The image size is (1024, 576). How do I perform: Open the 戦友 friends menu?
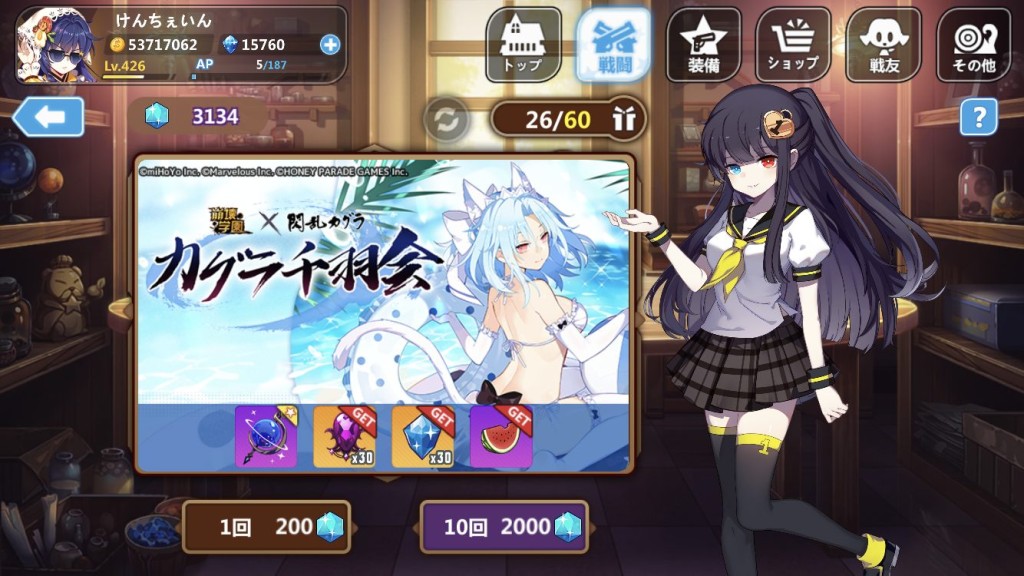pos(883,45)
